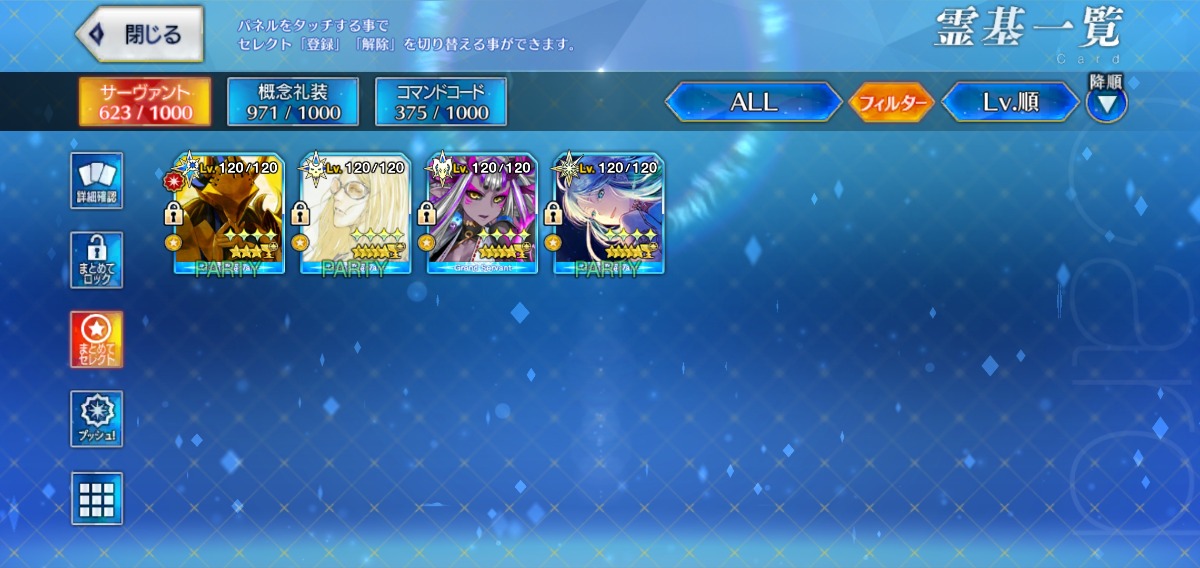Open the フィルター options
Screen dimensions: 1200x568
coord(891,102)
